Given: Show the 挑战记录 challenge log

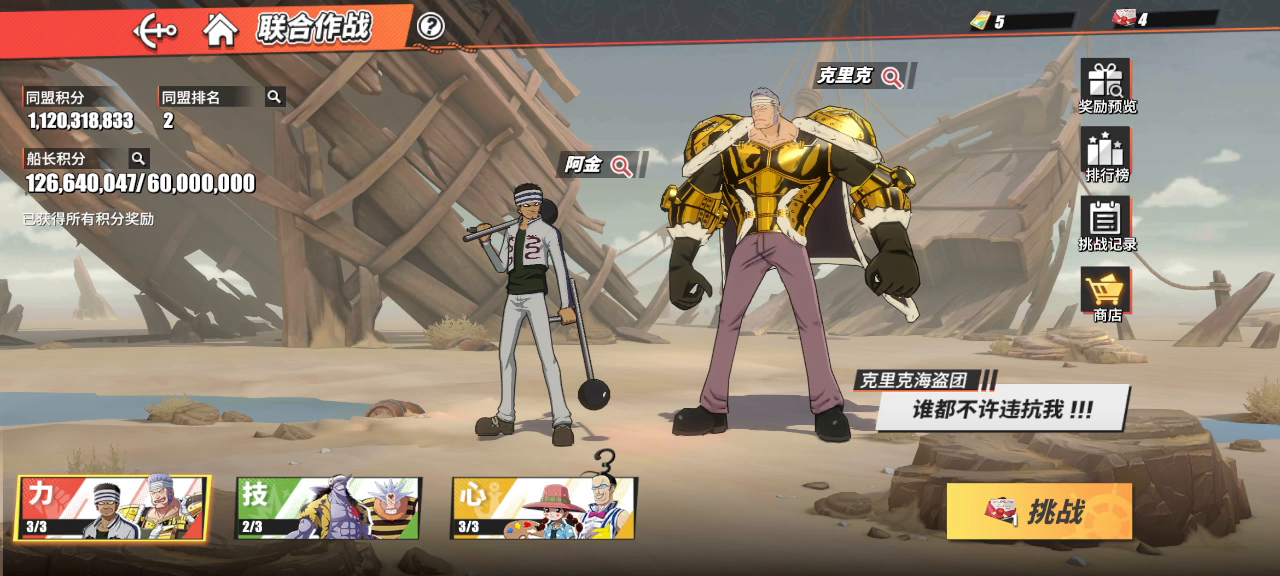Looking at the screenshot, I should pyautogui.click(x=1106, y=224).
